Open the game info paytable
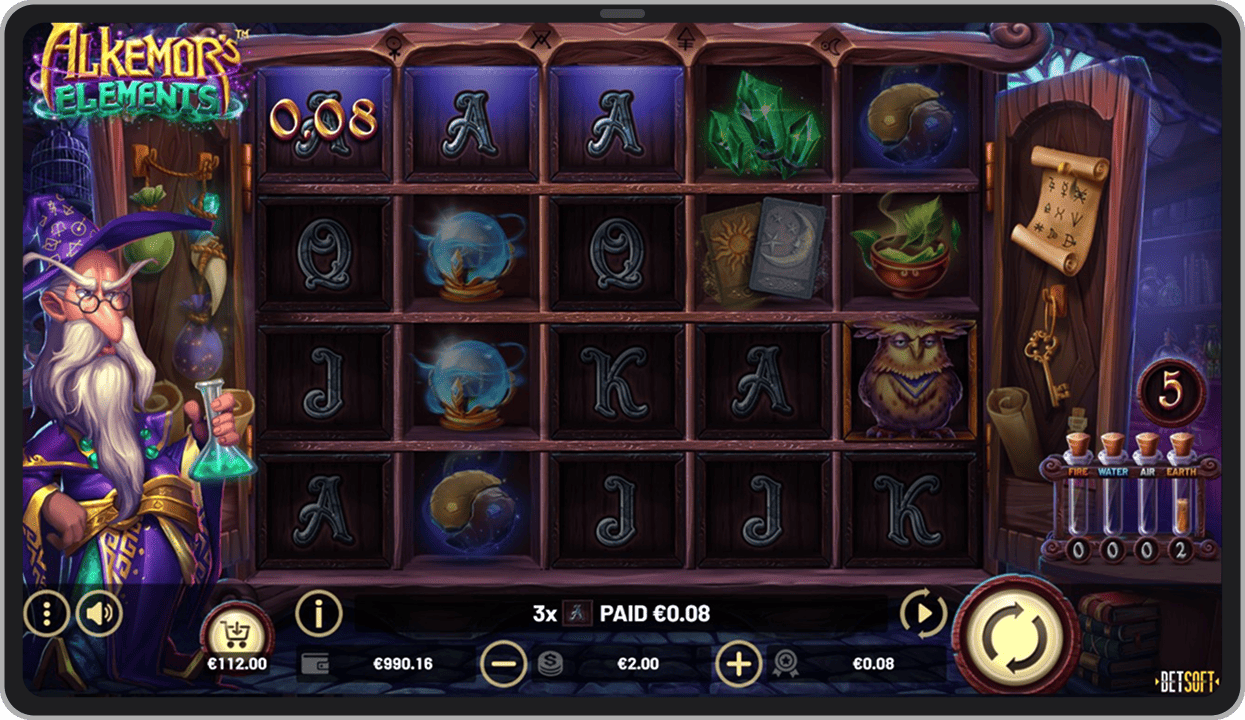 tap(319, 612)
